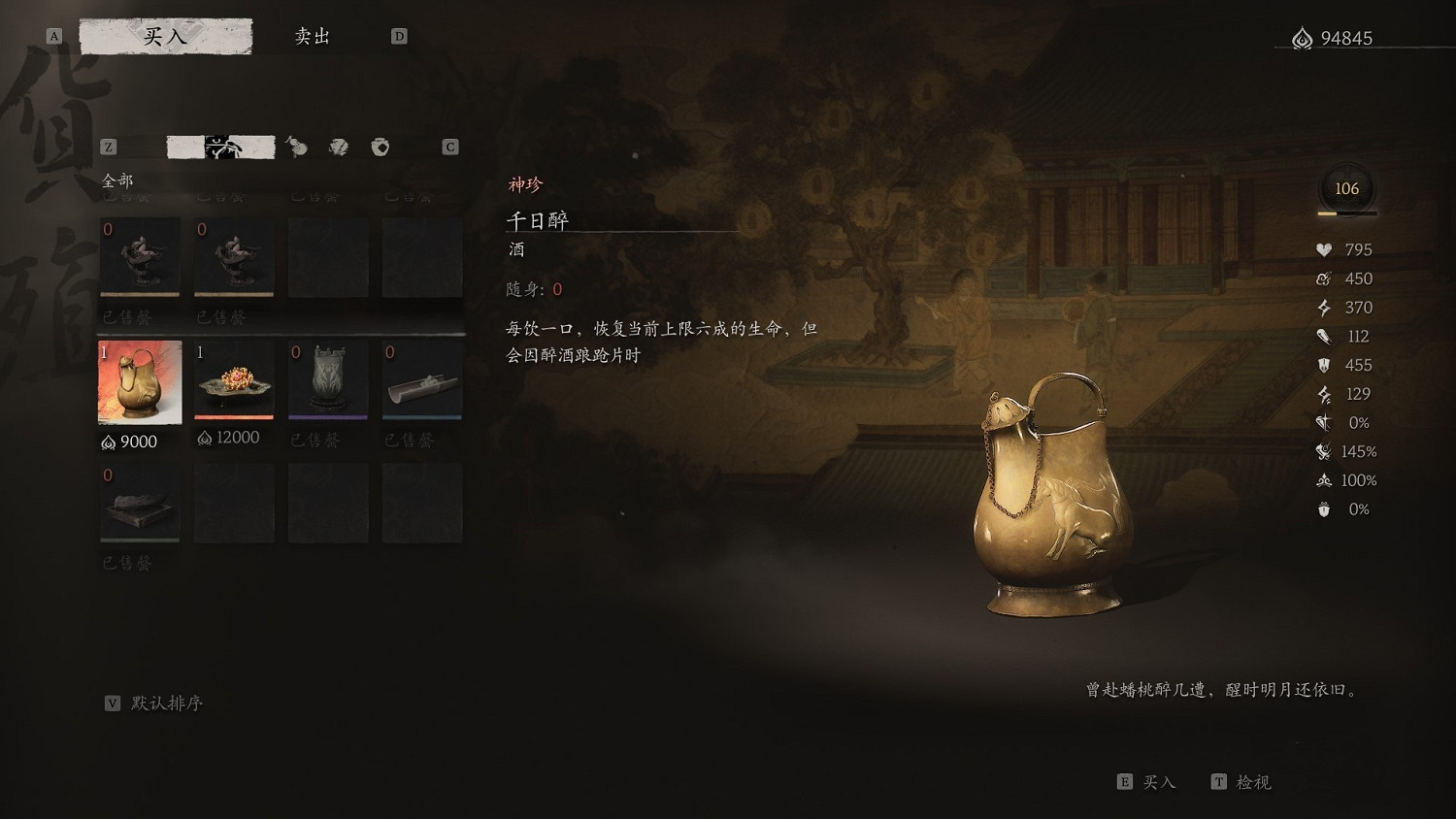Click the attack stat icon beside 370

pos(1322,308)
